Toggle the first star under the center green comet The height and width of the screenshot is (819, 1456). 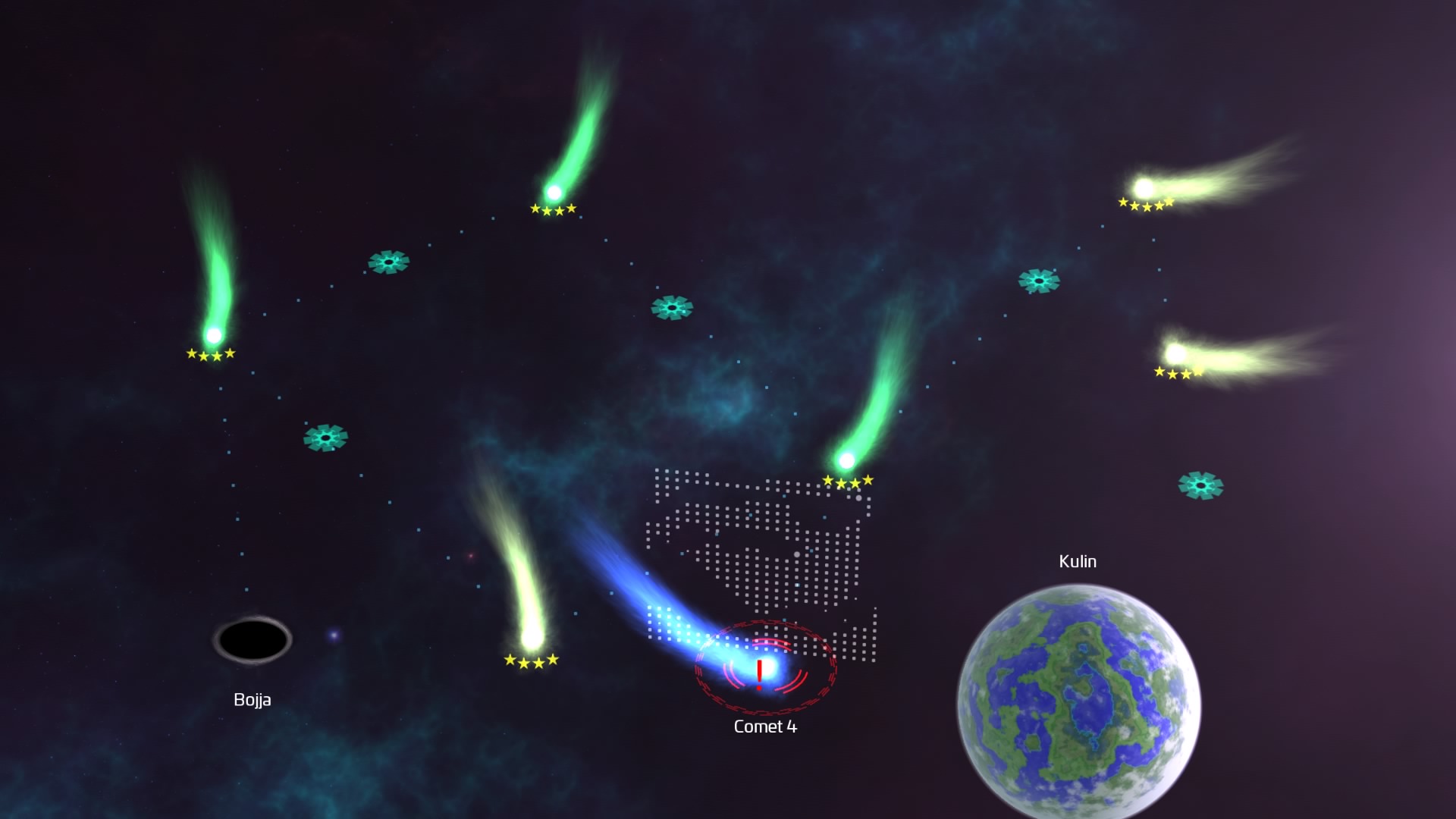[x=829, y=480]
